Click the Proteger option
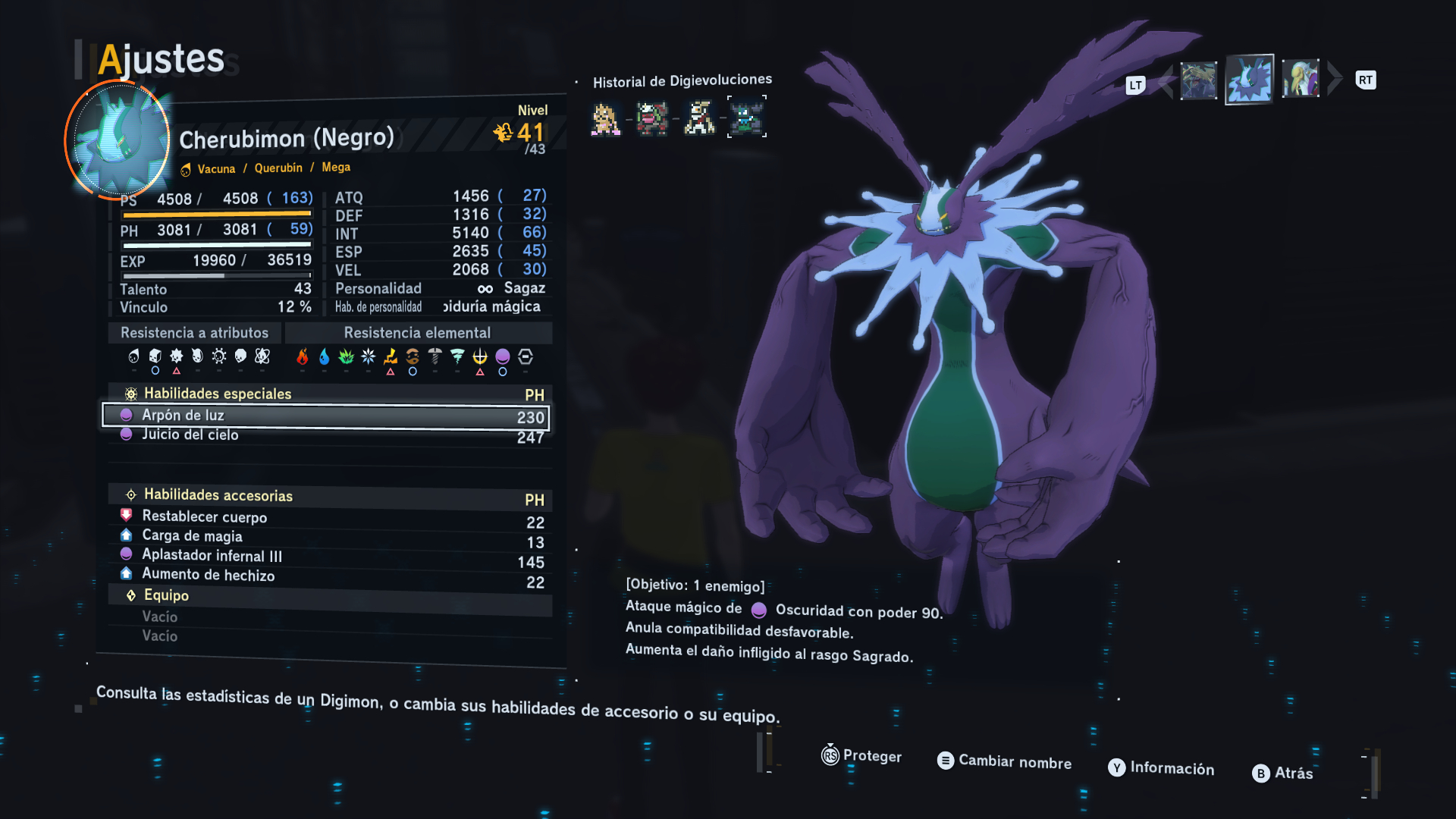 862,755
